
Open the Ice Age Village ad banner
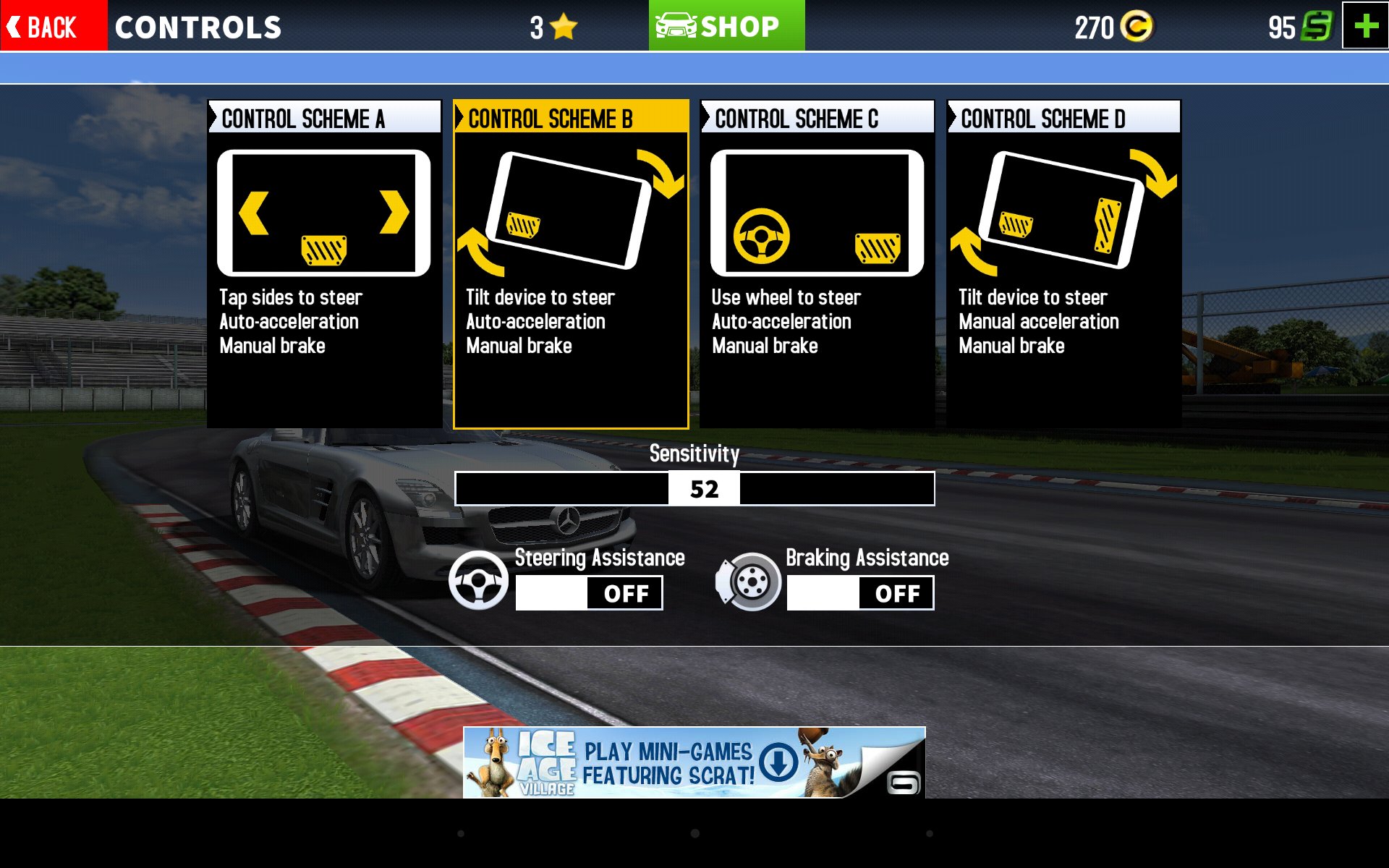pyautogui.click(x=694, y=762)
